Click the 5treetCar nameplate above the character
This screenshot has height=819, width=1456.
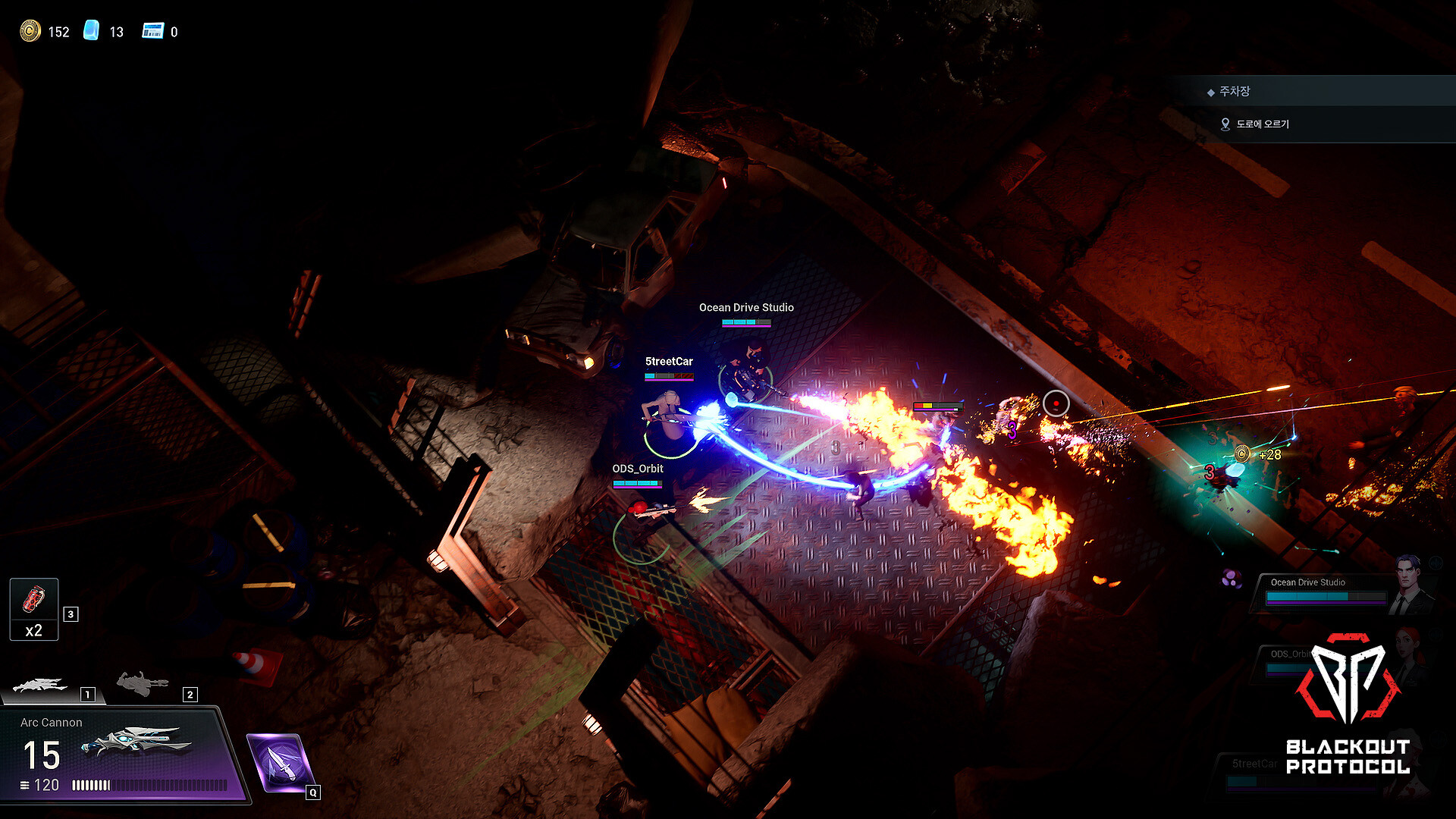click(667, 362)
